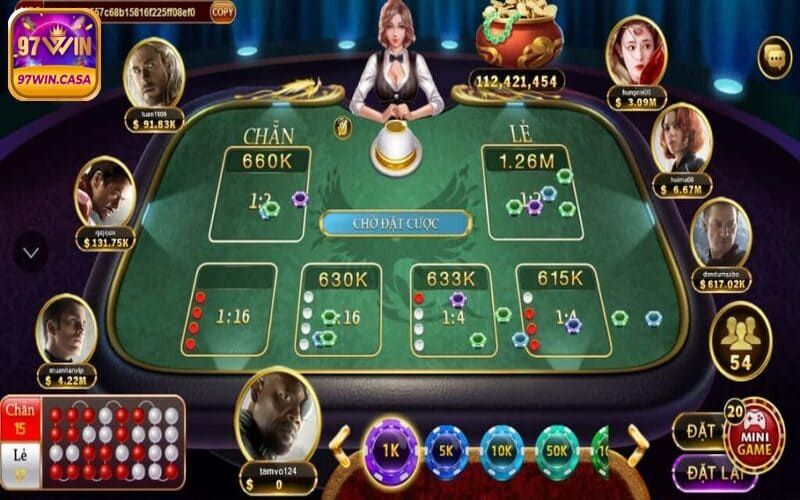Show the 54 players list
The height and width of the screenshot is (500, 800).
tap(740, 342)
